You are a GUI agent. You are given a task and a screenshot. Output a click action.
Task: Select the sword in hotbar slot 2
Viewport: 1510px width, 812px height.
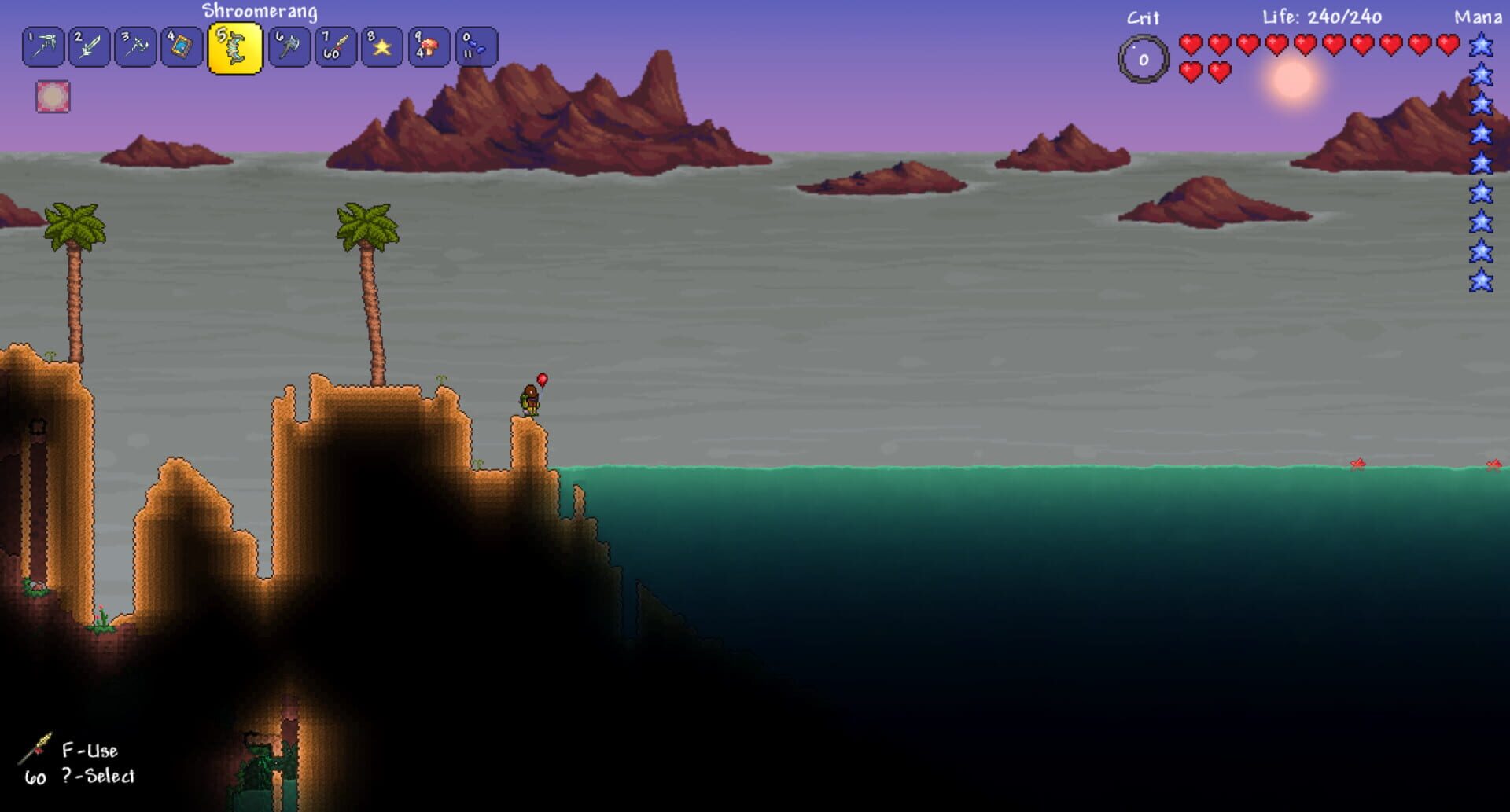point(89,47)
